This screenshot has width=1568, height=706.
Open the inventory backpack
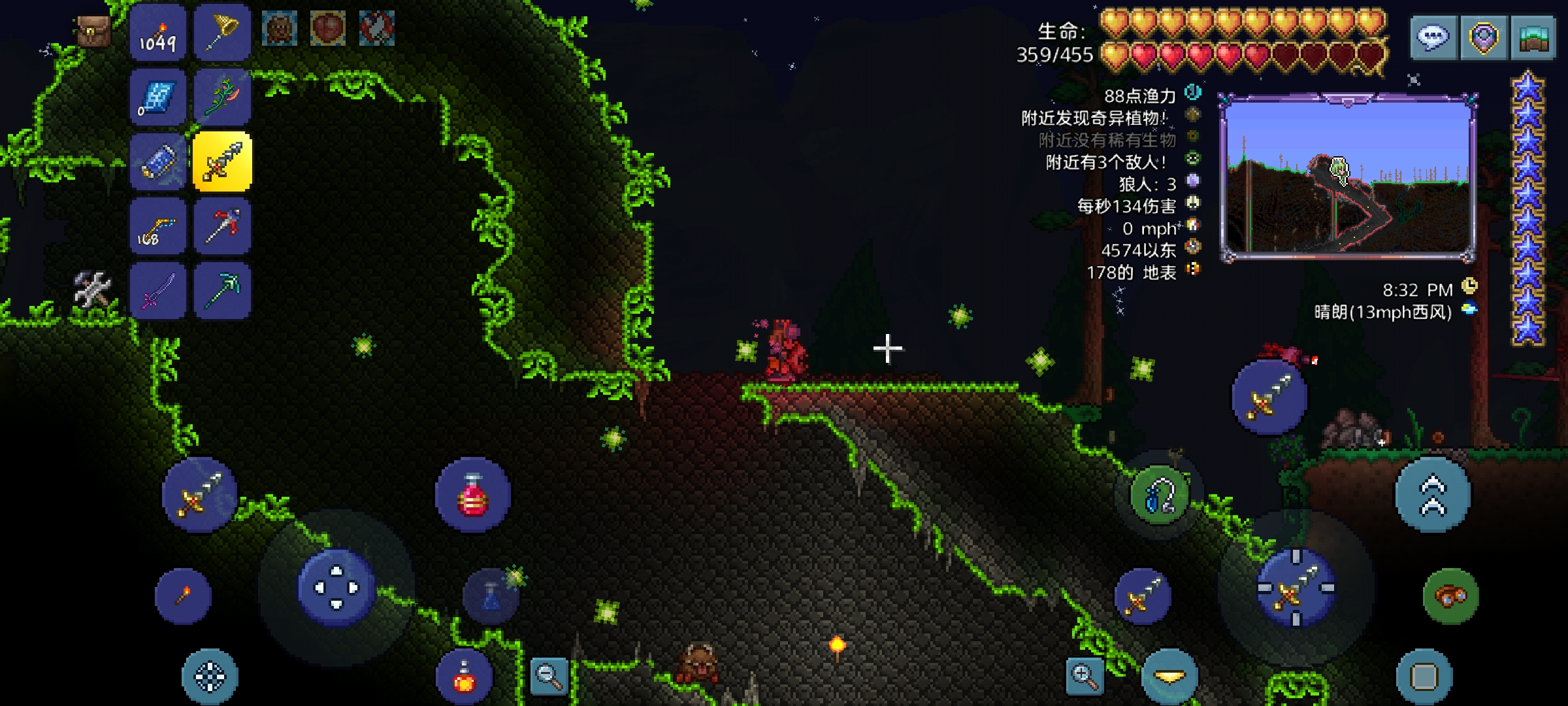[94, 30]
